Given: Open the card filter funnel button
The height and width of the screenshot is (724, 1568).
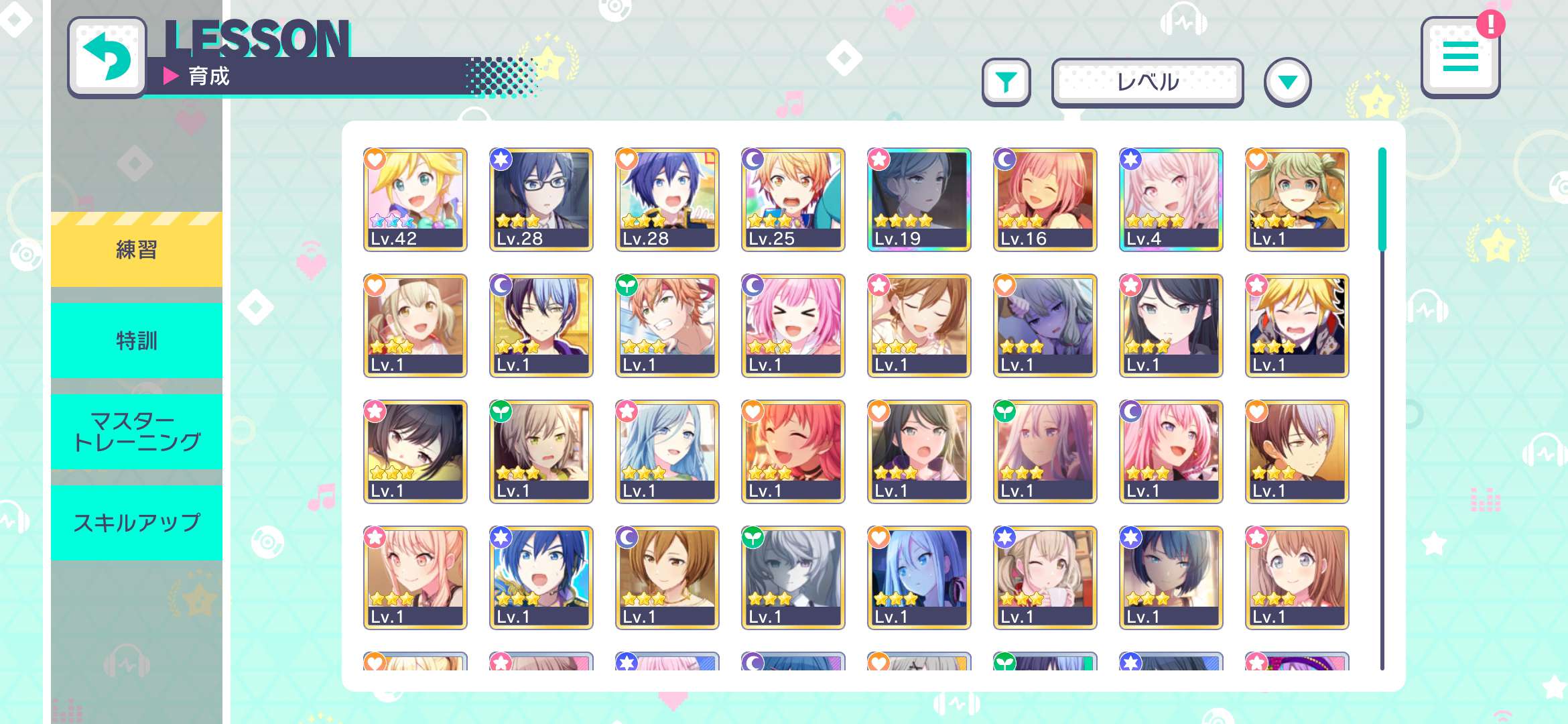Looking at the screenshot, I should pos(1006,82).
